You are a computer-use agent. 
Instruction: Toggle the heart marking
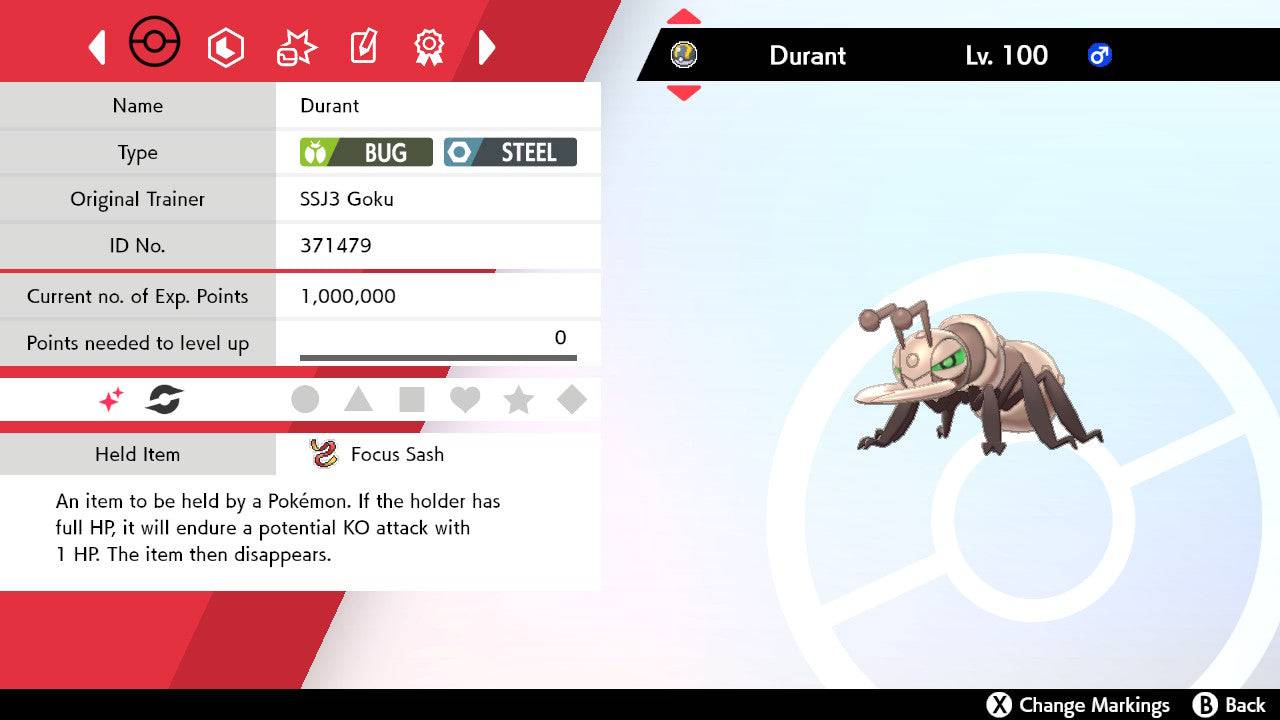(x=465, y=400)
